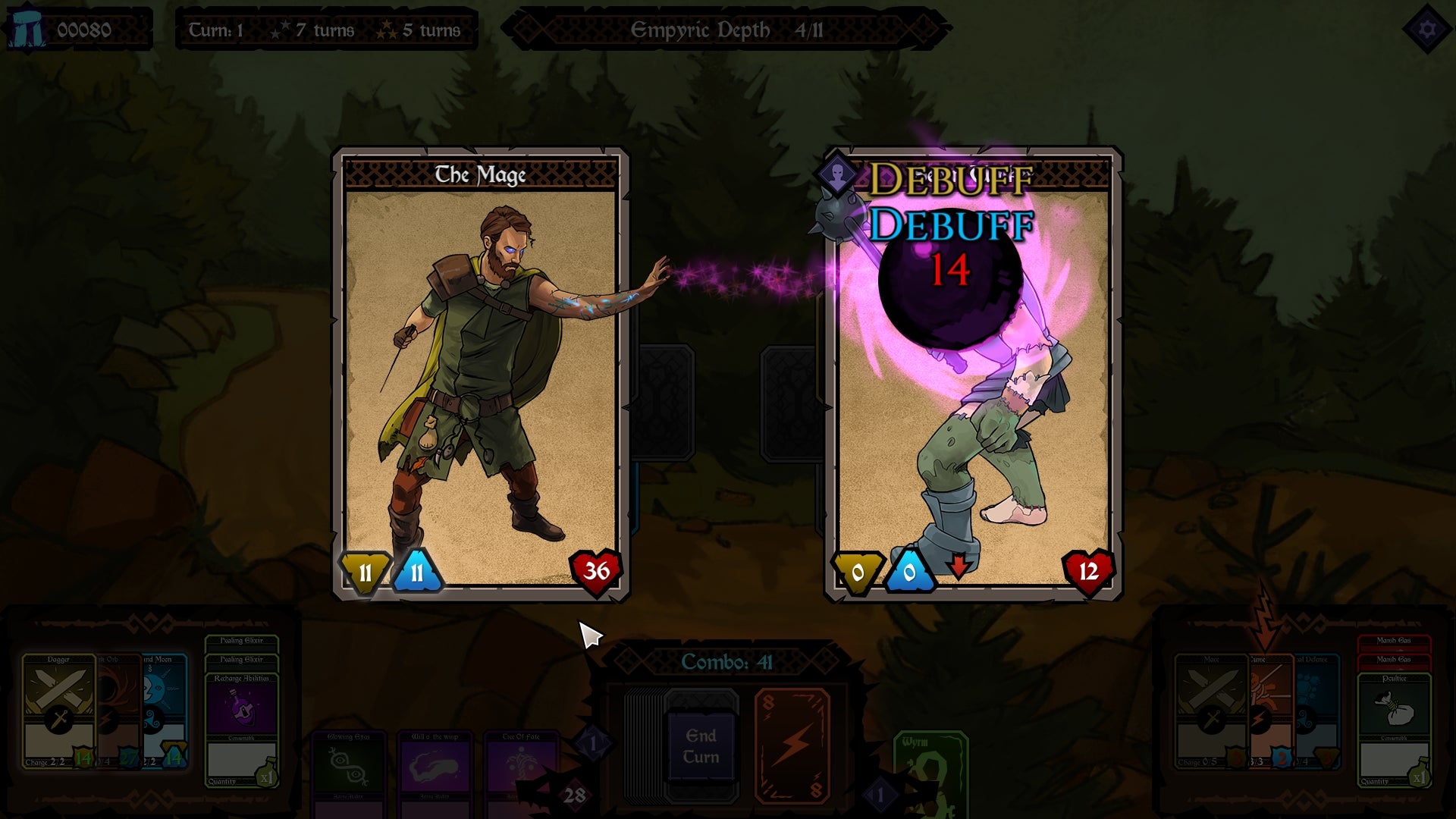Click the silver star 7 turns counter

coord(303,32)
